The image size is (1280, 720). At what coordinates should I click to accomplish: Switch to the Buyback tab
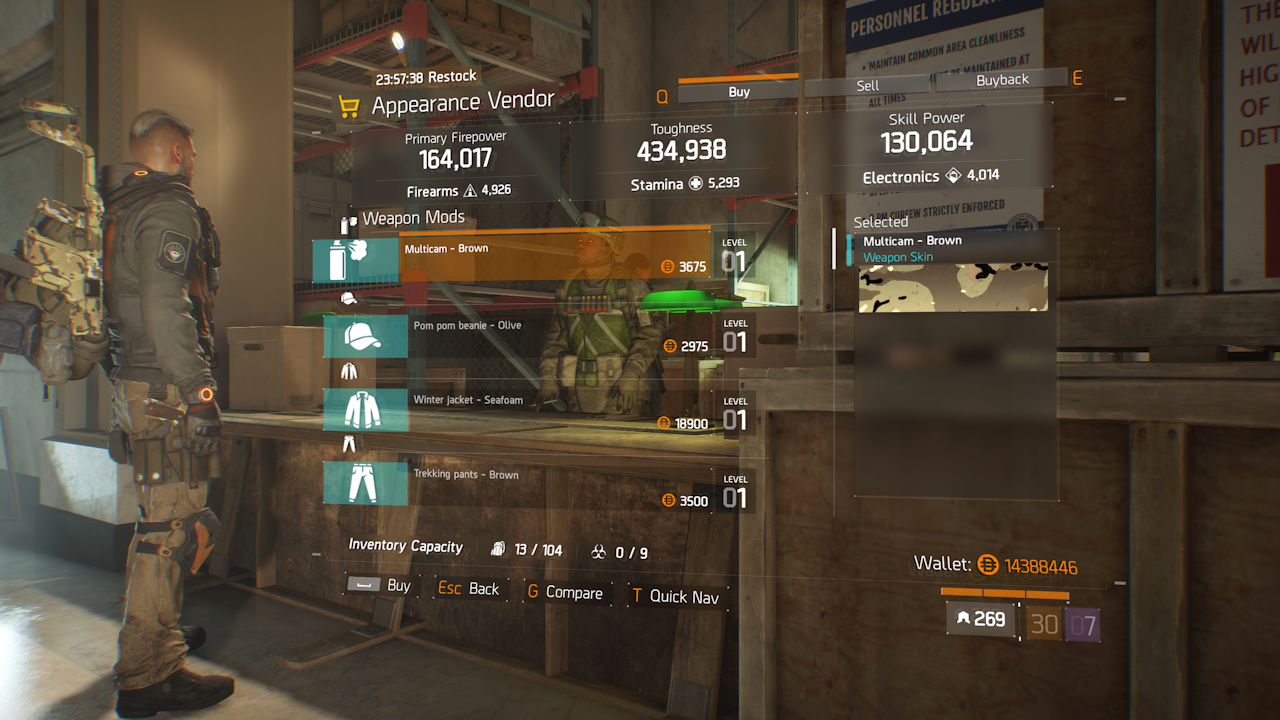tap(1001, 80)
